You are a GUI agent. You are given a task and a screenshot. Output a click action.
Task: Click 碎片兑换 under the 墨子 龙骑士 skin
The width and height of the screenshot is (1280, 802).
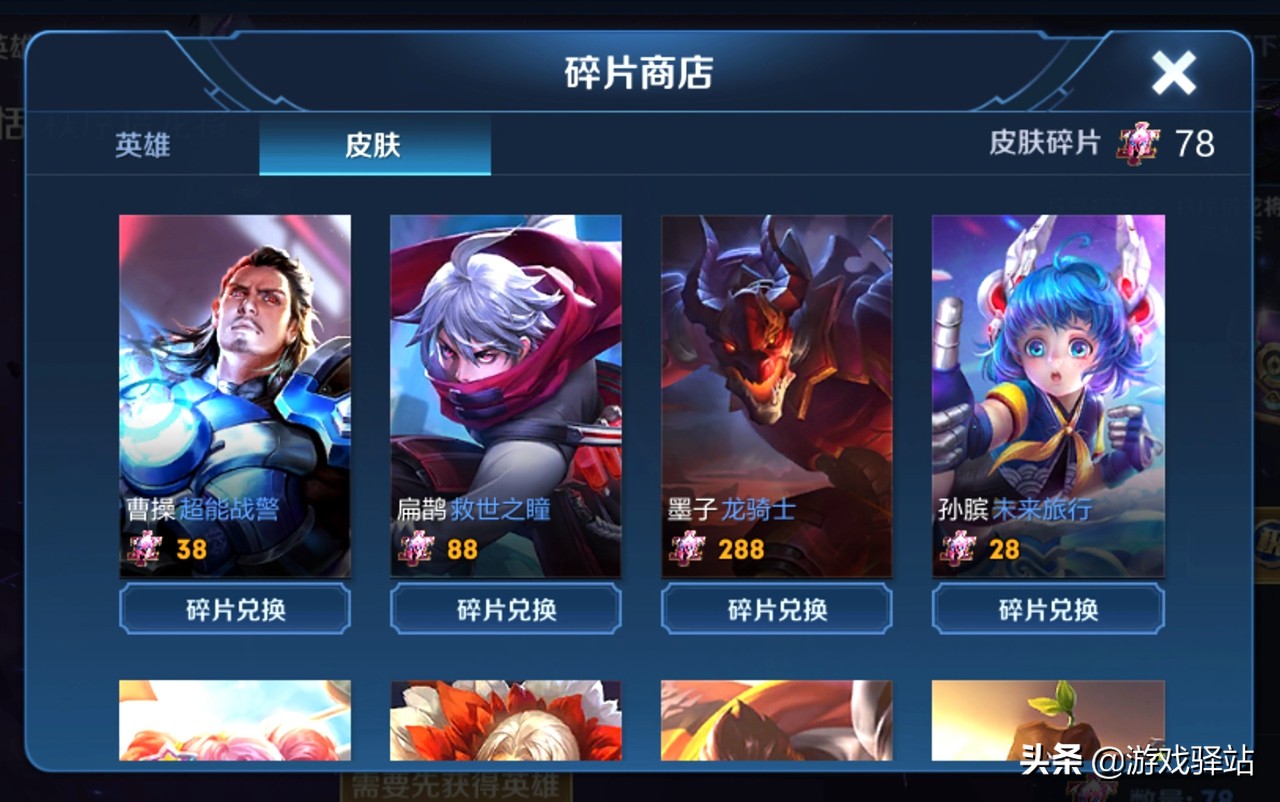[x=777, y=608]
